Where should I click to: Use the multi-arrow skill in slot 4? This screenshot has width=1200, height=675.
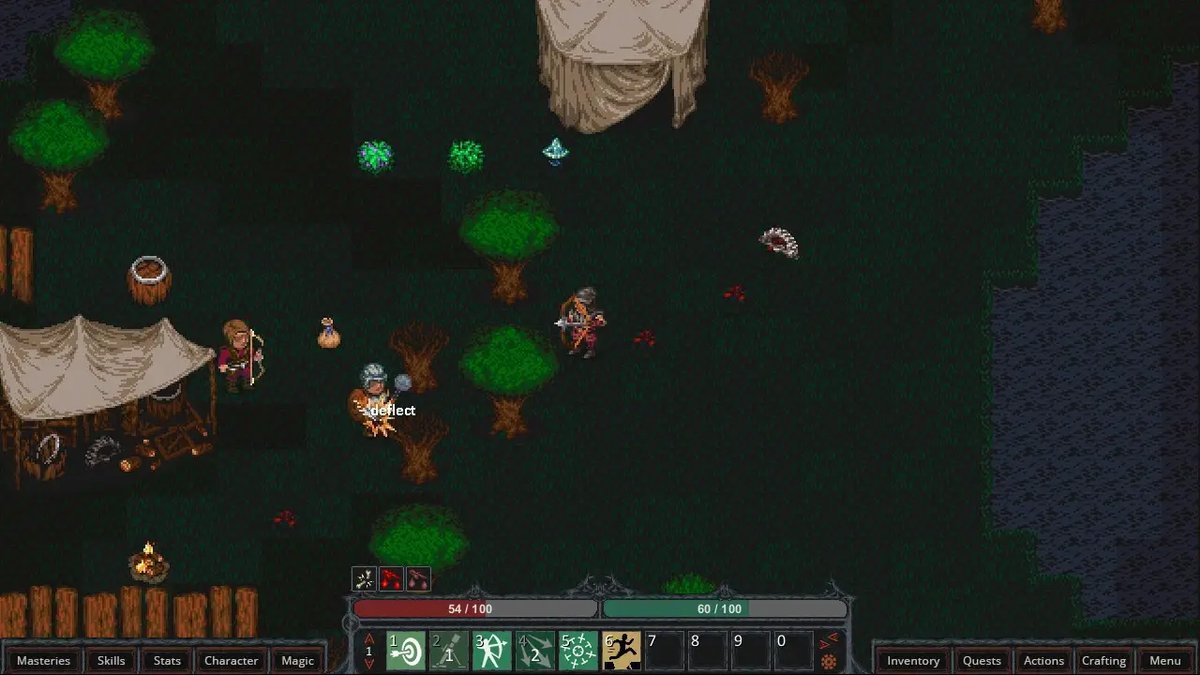535,651
